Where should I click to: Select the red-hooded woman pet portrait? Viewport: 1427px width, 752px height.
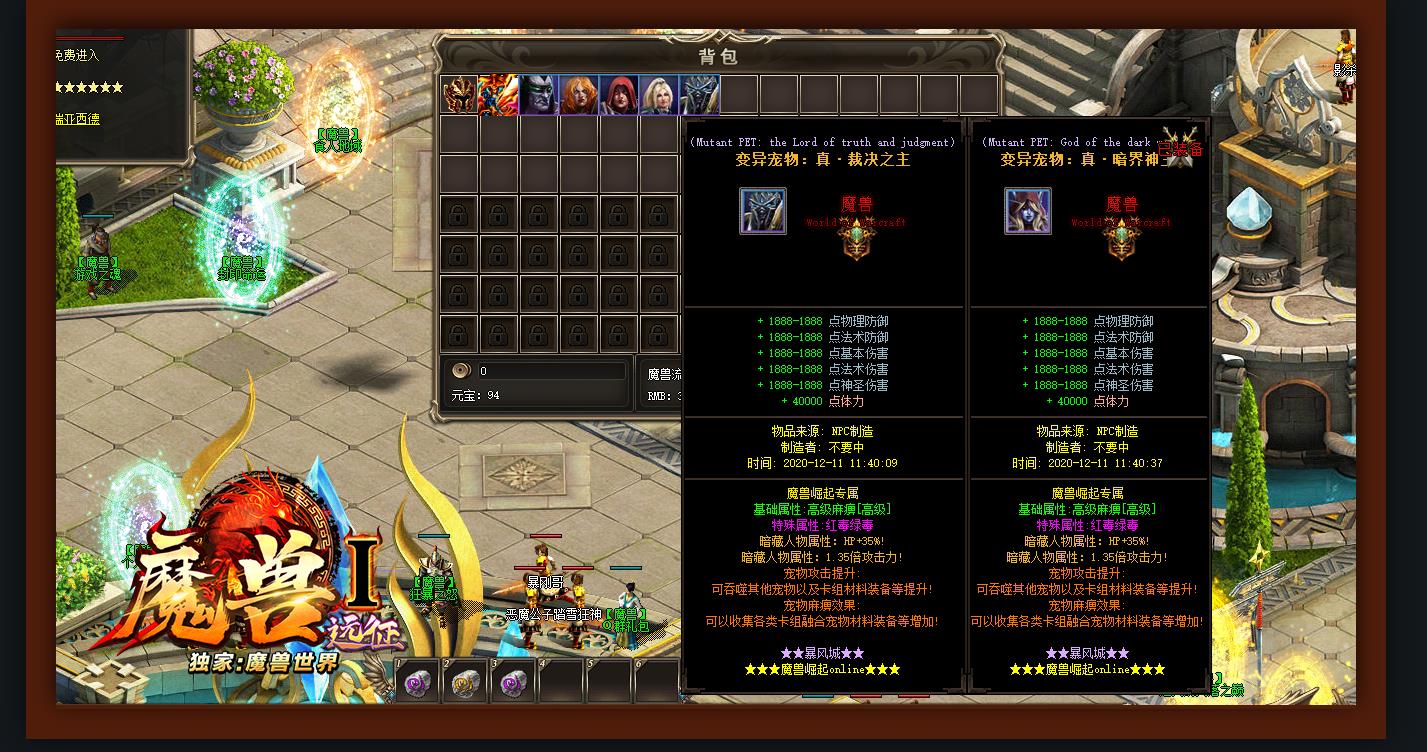[x=619, y=95]
